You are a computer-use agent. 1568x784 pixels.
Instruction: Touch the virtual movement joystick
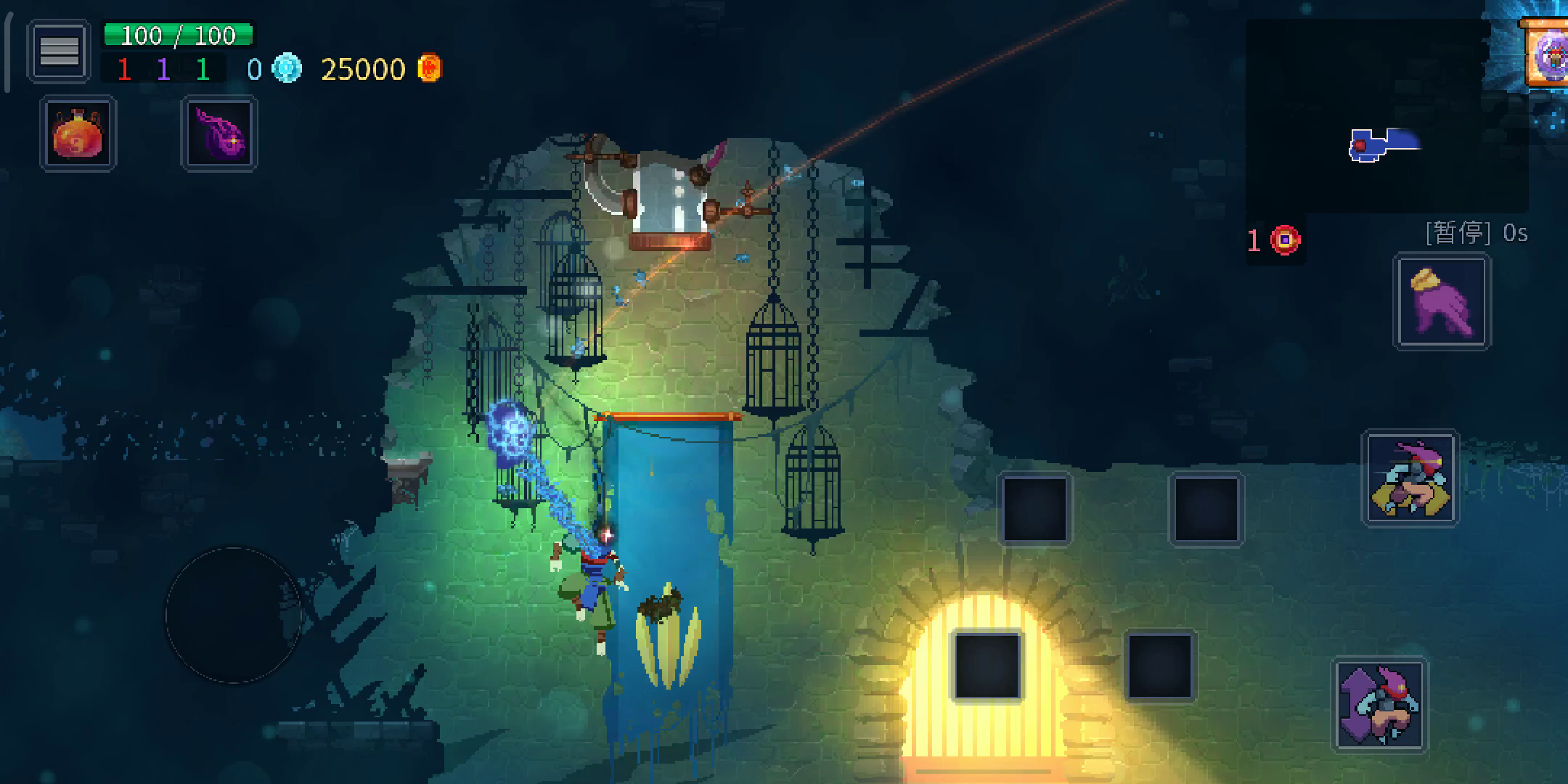233,615
